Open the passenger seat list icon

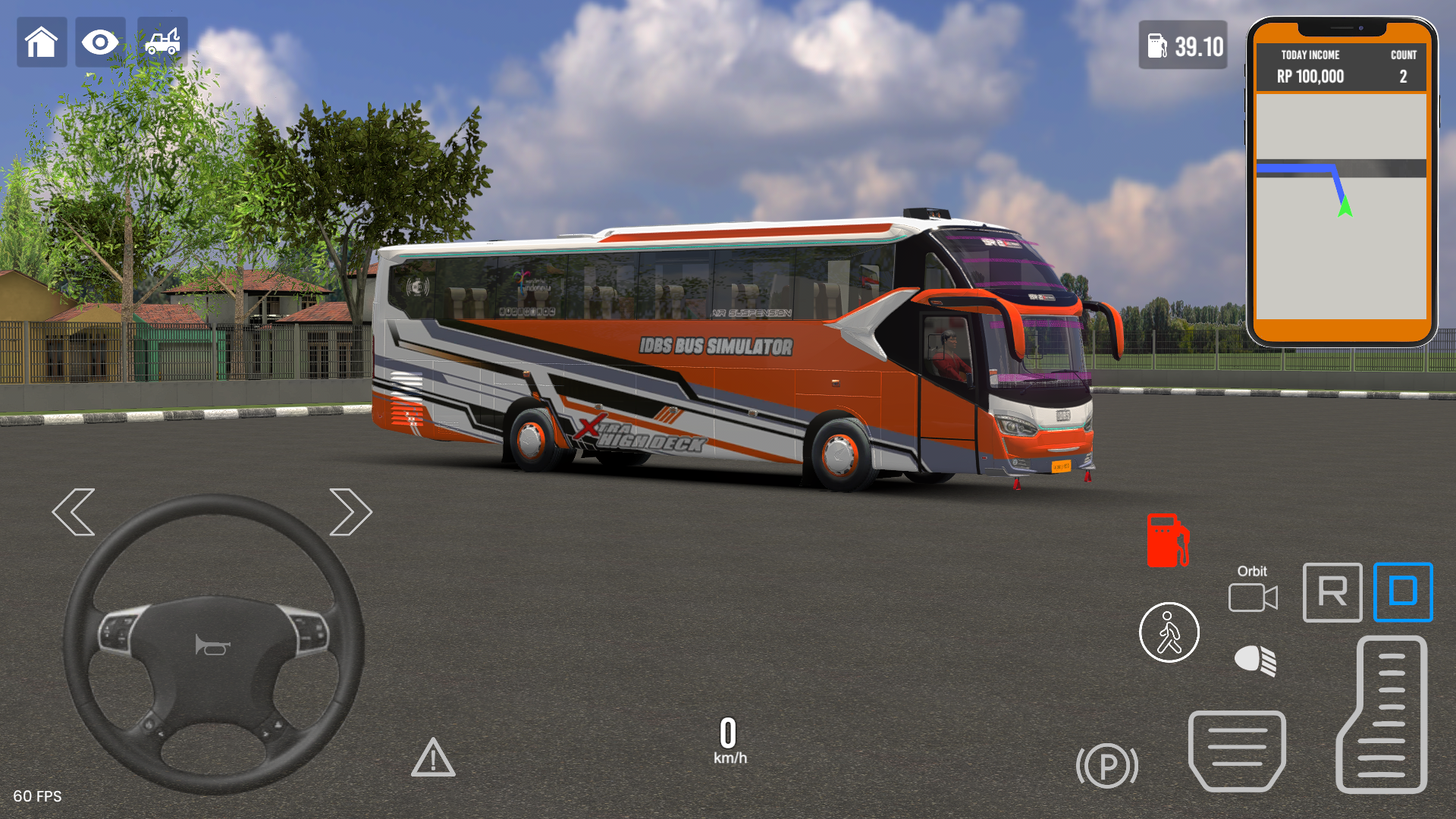click(x=1236, y=751)
